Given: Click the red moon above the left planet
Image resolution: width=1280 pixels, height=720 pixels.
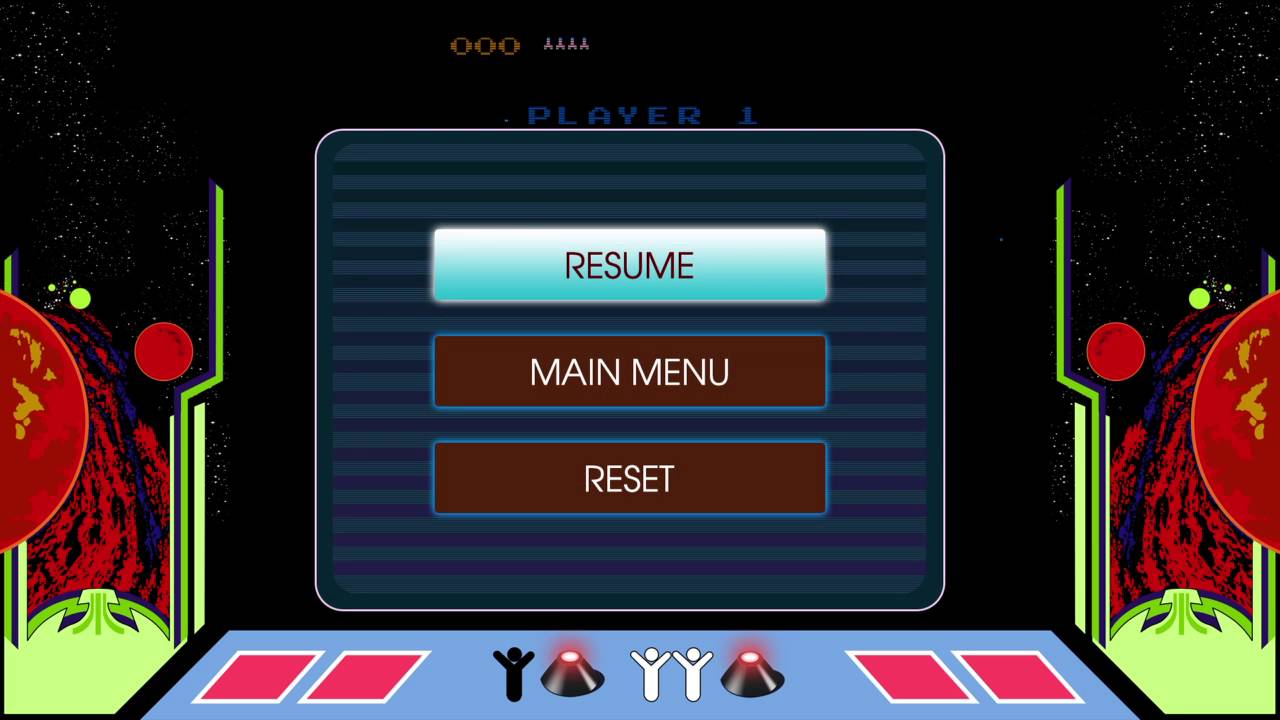Looking at the screenshot, I should pos(164,352).
